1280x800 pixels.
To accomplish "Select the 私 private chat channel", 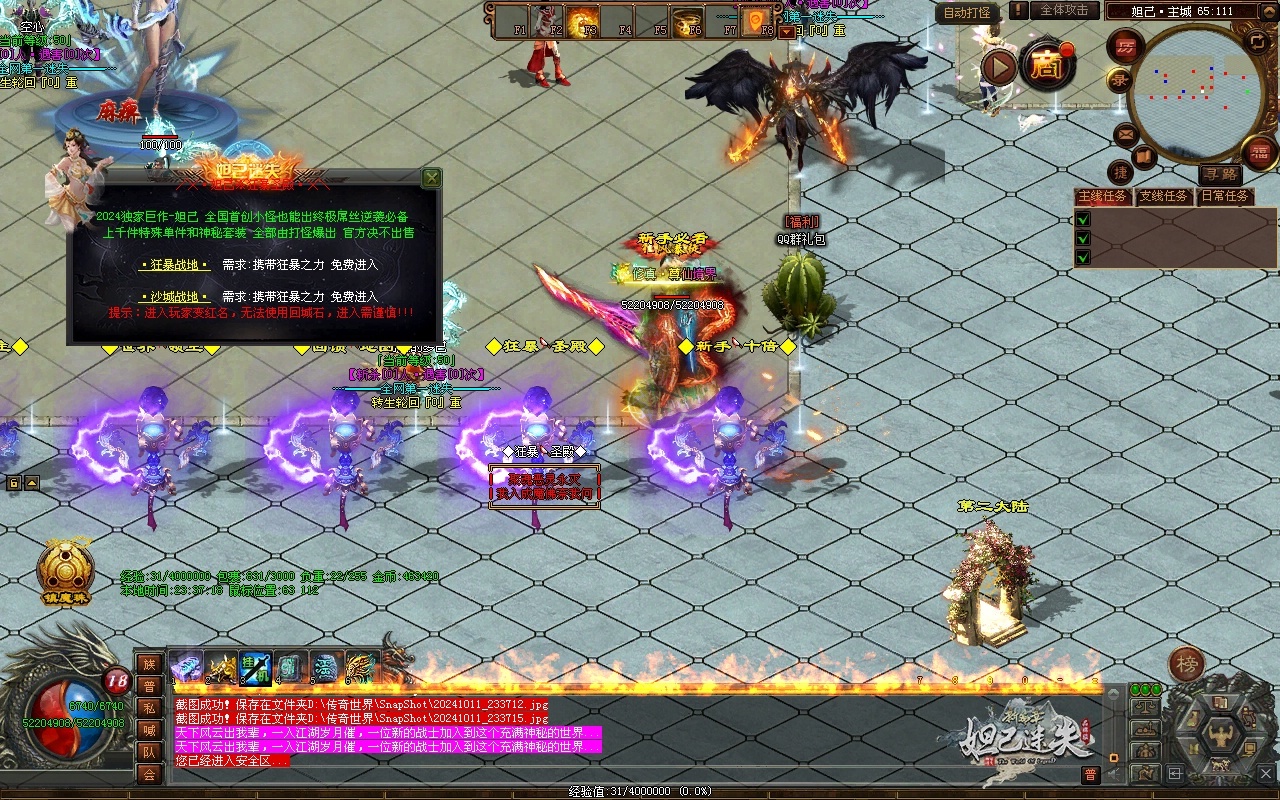I will (x=149, y=708).
